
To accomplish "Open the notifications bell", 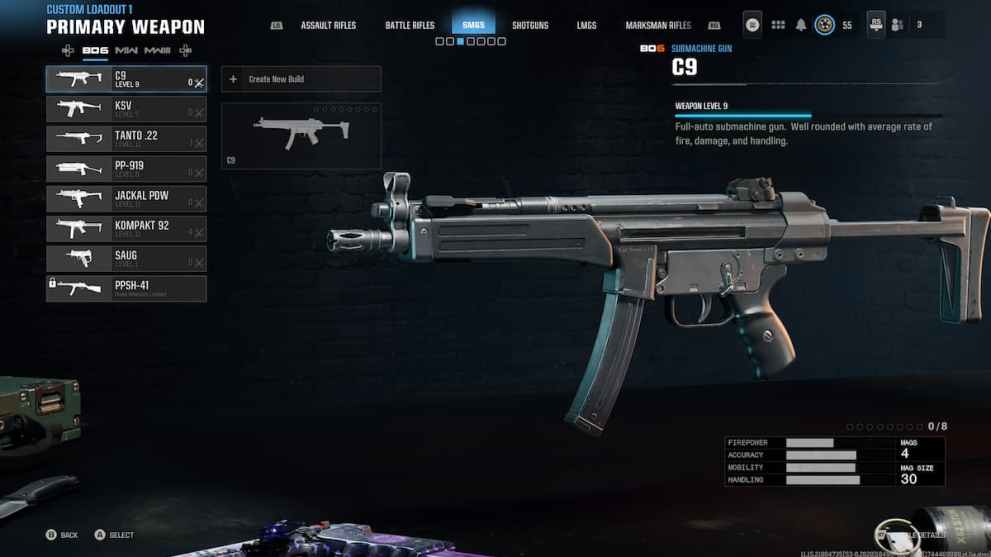I will [801, 25].
